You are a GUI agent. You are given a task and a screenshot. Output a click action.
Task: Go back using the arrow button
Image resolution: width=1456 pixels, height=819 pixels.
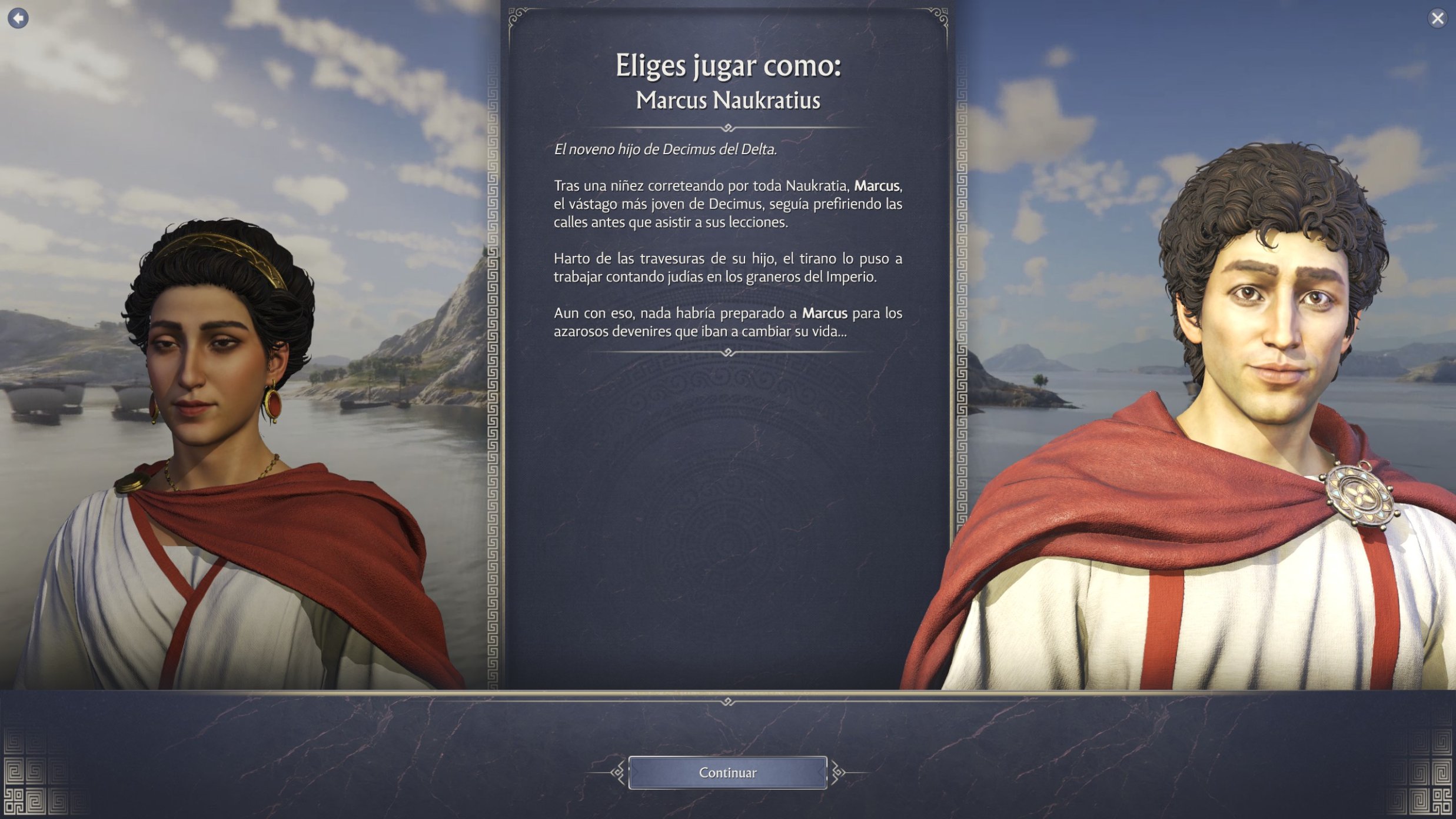click(18, 18)
